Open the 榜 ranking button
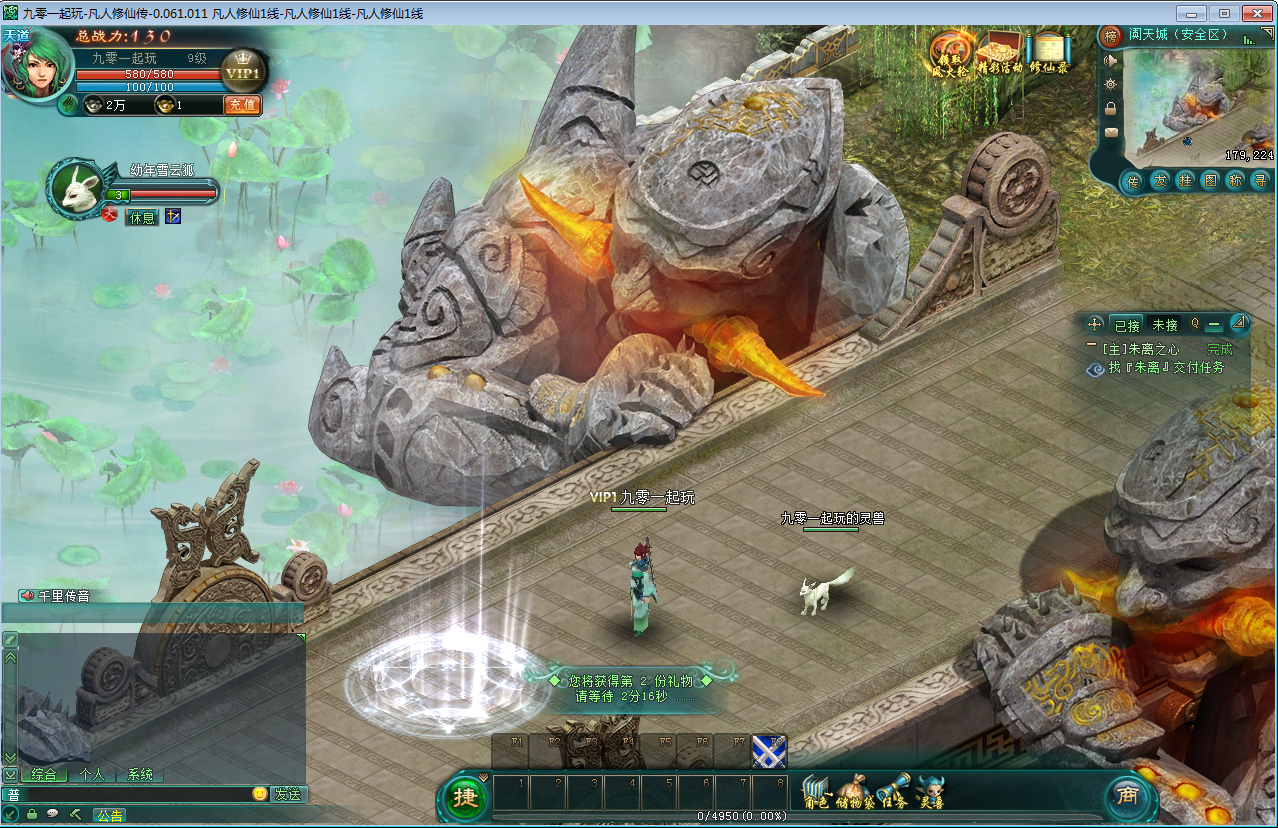Viewport: 1278px width, 828px height. [1111, 37]
